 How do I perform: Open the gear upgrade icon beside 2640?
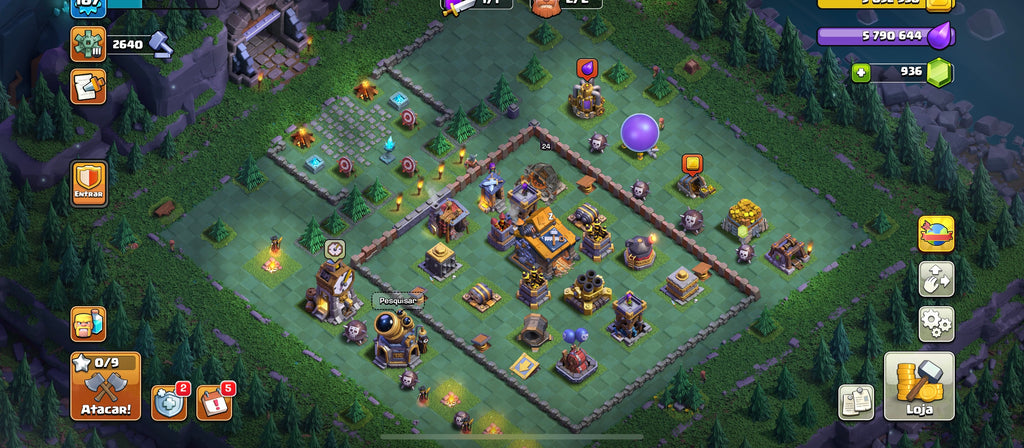click(x=88, y=44)
